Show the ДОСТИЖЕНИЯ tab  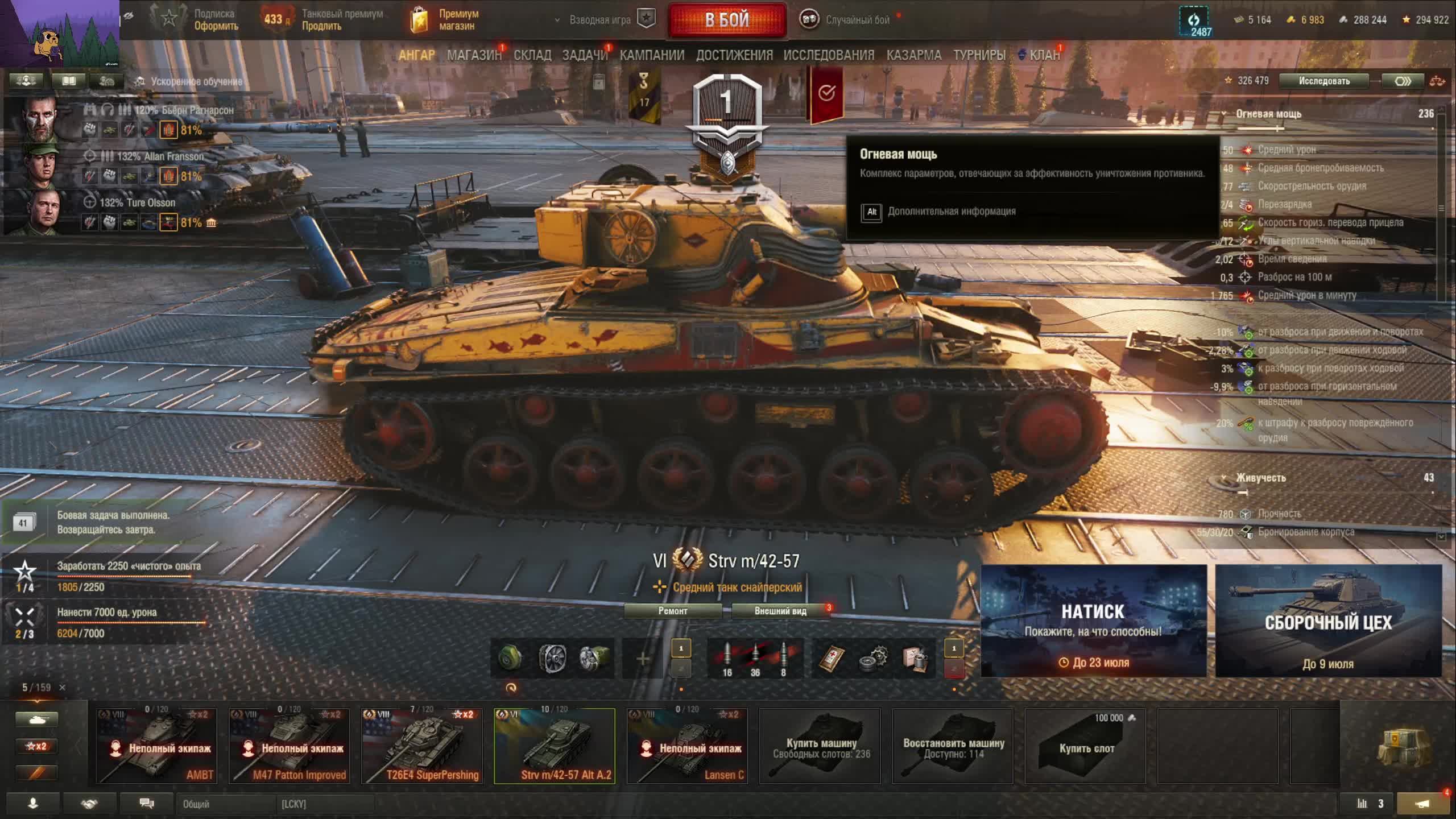tap(734, 55)
